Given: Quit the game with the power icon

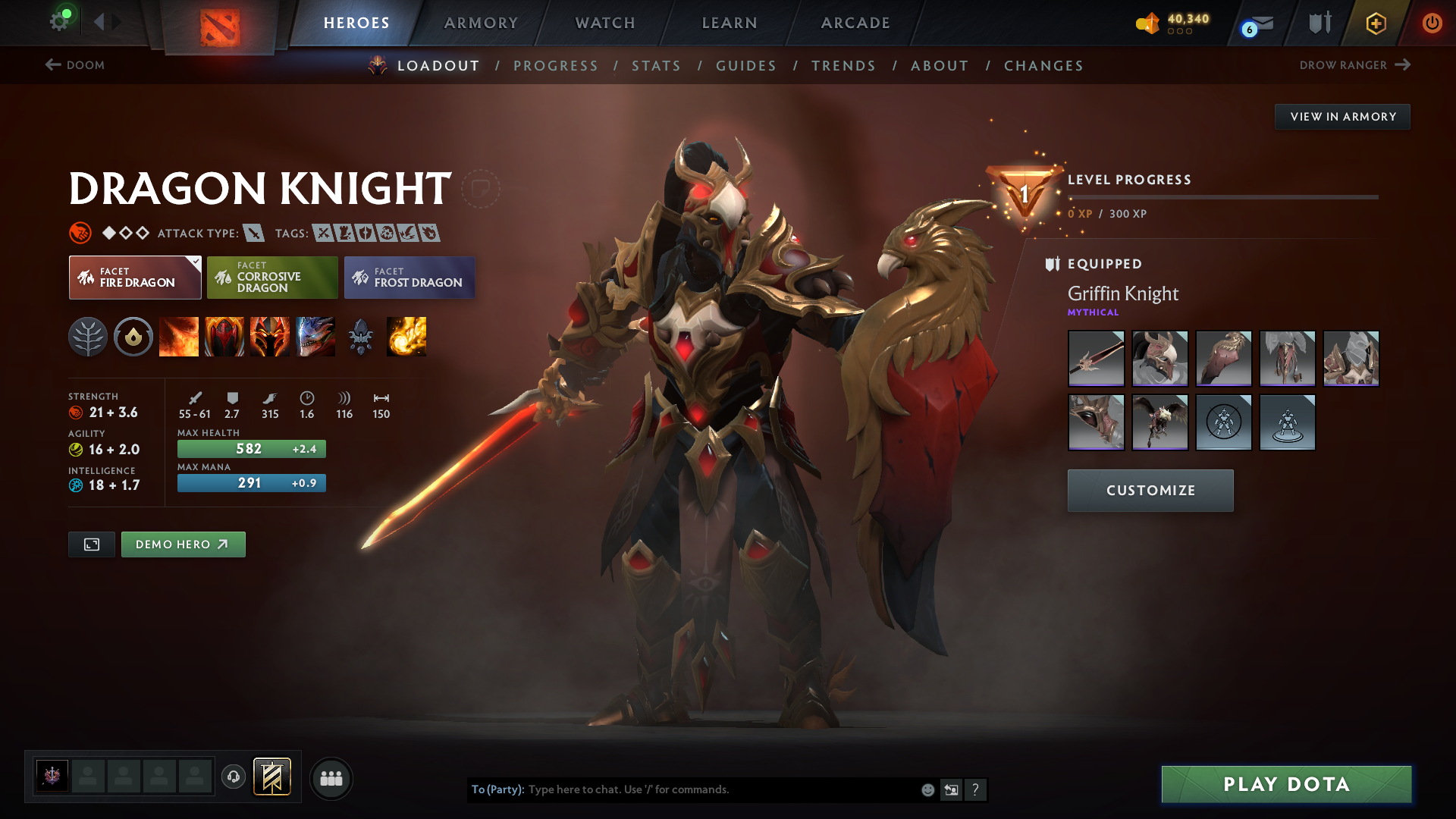Looking at the screenshot, I should click(1432, 23).
